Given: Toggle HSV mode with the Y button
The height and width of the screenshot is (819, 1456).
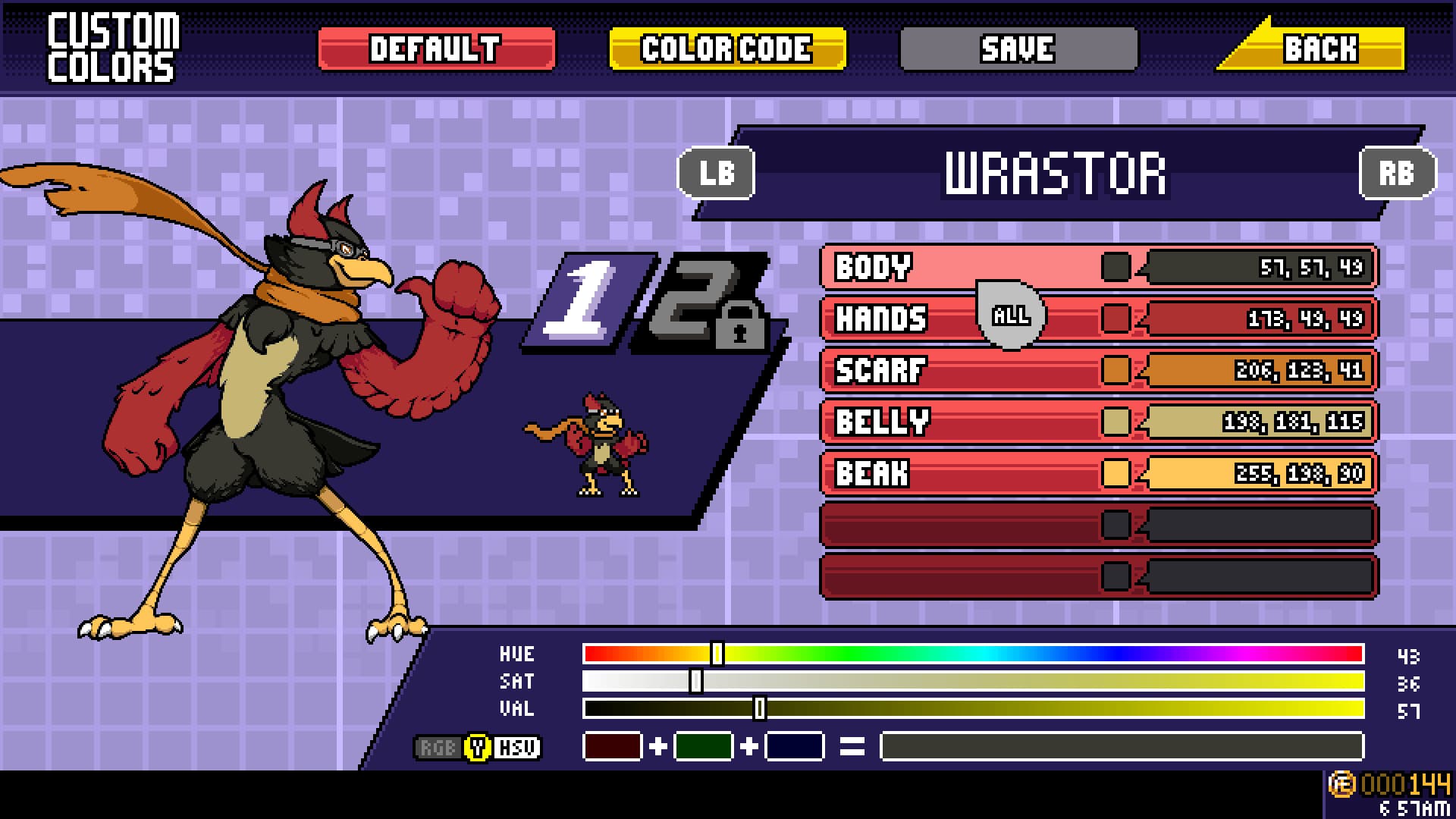Looking at the screenshot, I should [478, 747].
